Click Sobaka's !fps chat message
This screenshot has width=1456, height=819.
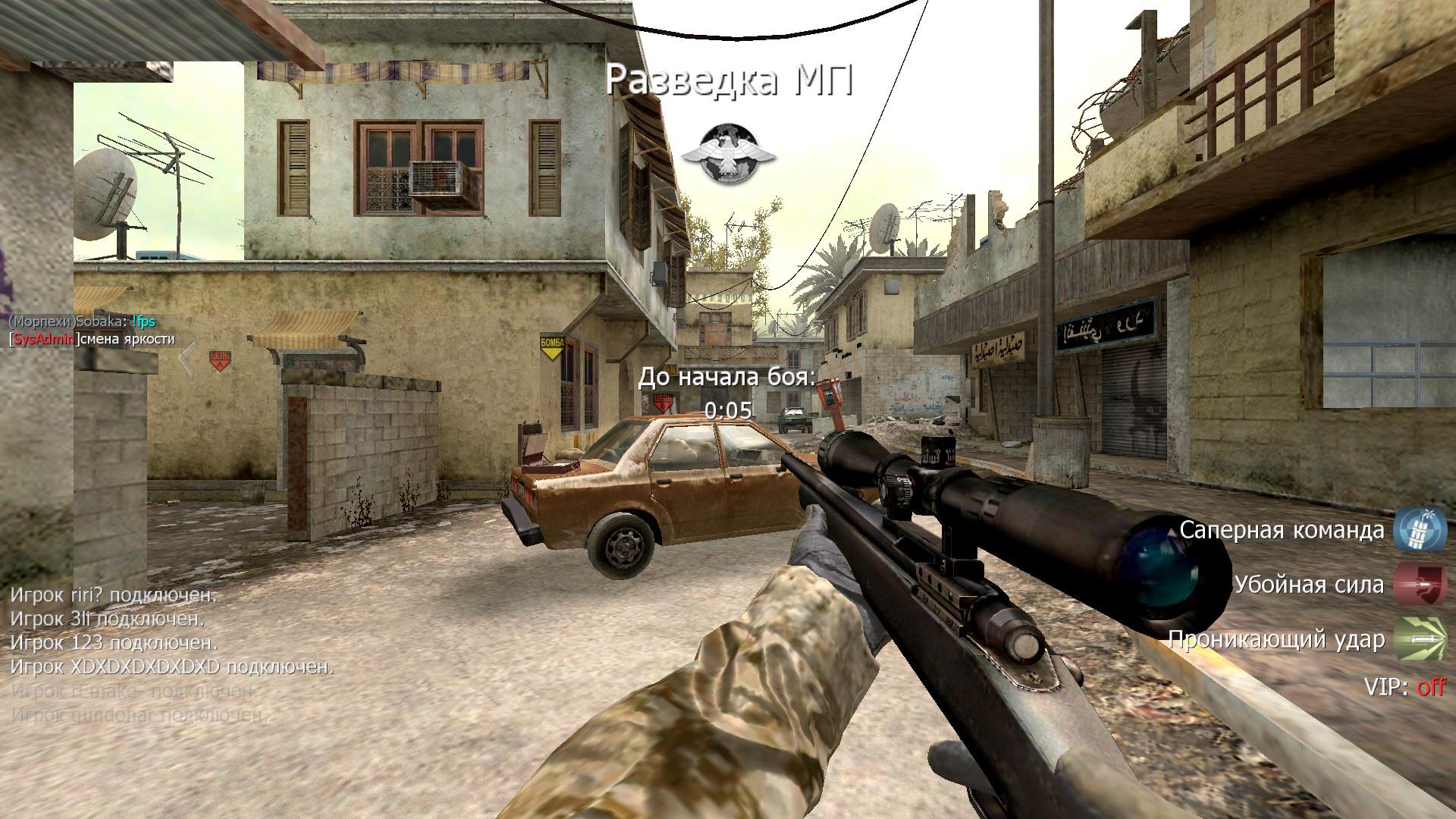coord(143,322)
